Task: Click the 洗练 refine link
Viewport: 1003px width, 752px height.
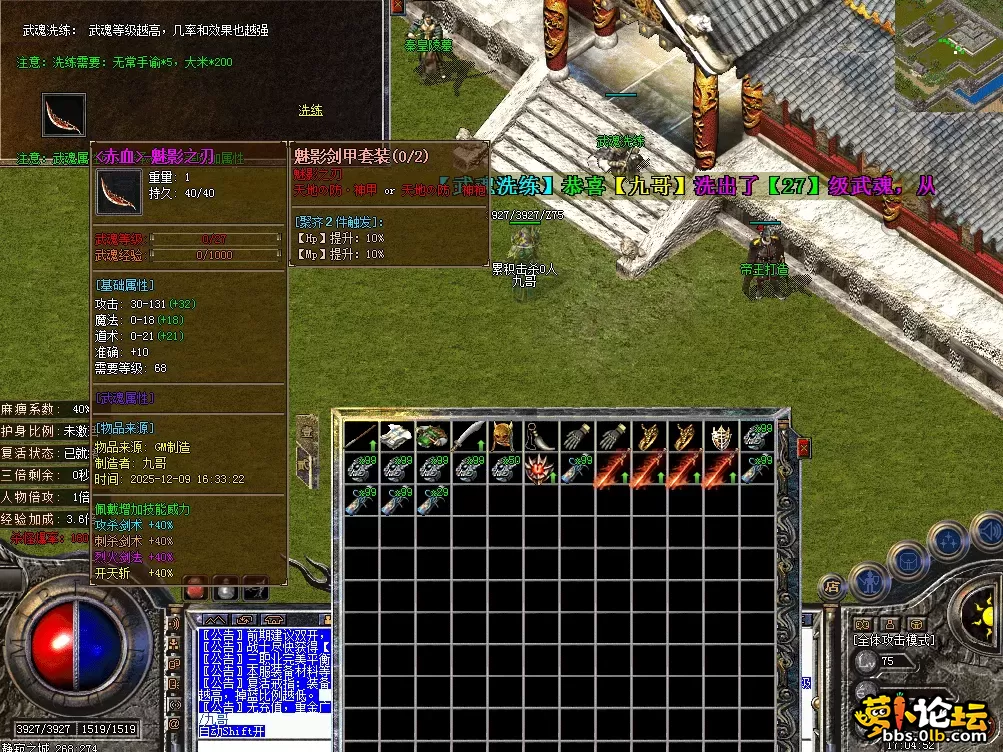Action: pos(310,110)
